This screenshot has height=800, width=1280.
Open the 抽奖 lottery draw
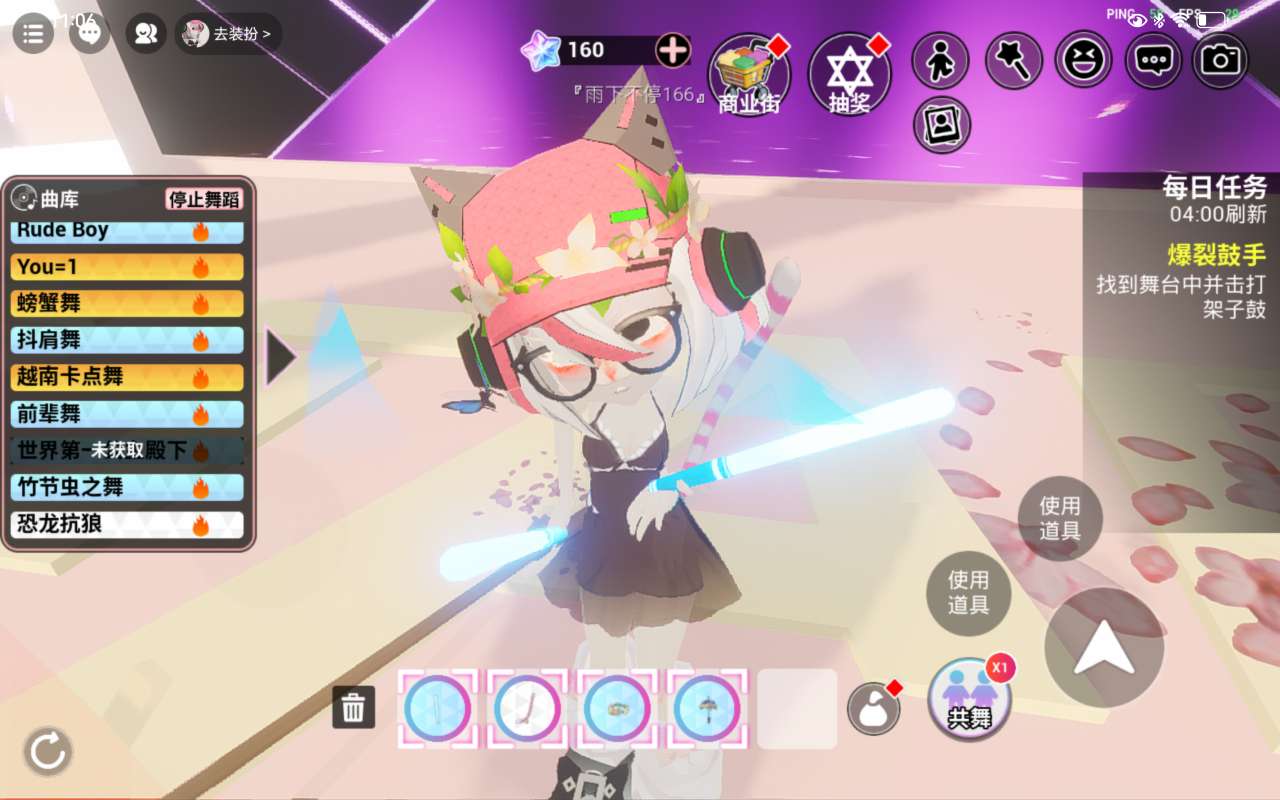pos(849,74)
